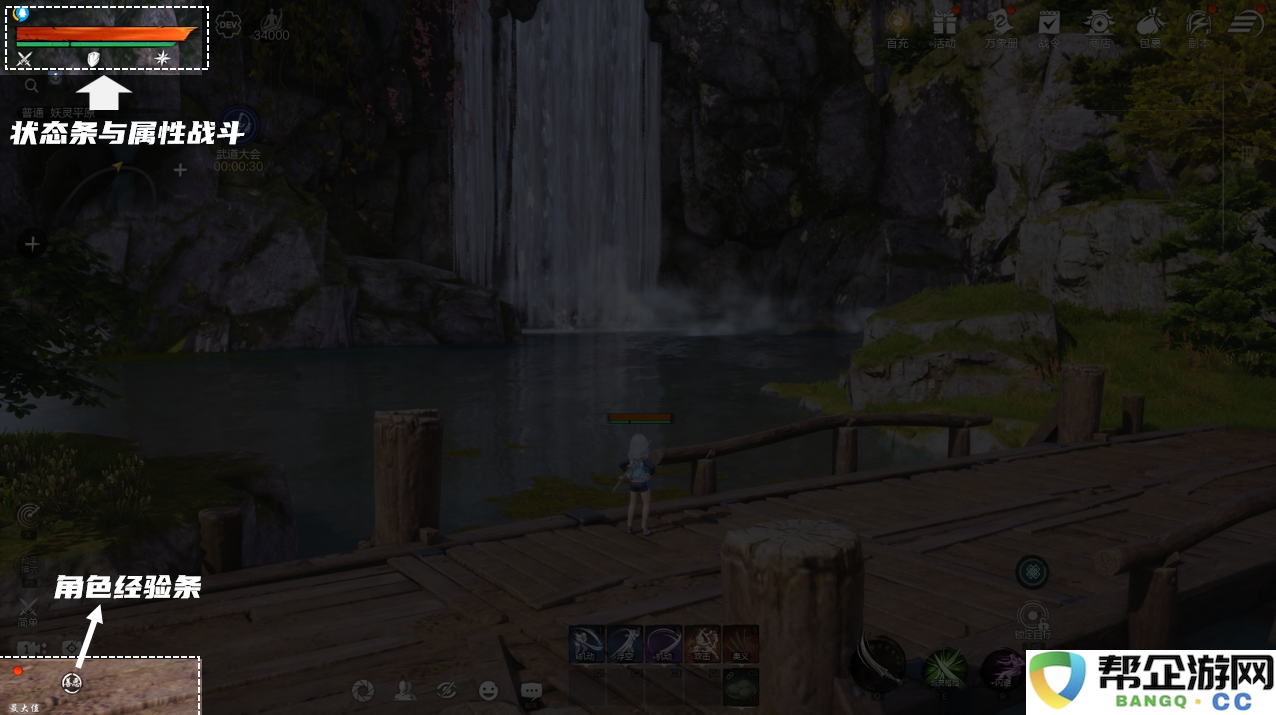Open the 武道大会 tournament event icon
Screen dimensions: 1276x715
(239, 126)
